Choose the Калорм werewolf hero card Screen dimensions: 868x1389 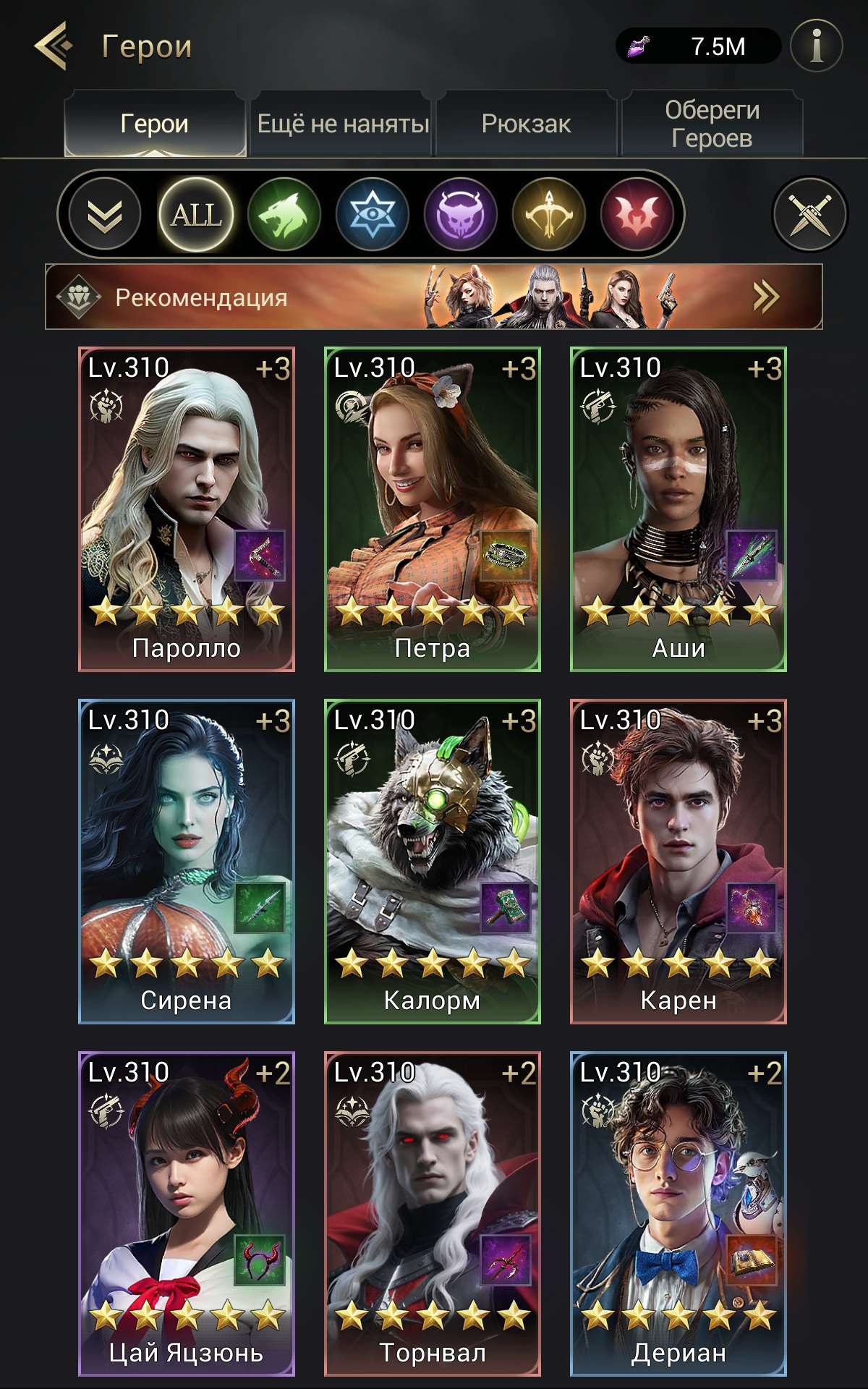point(433,861)
